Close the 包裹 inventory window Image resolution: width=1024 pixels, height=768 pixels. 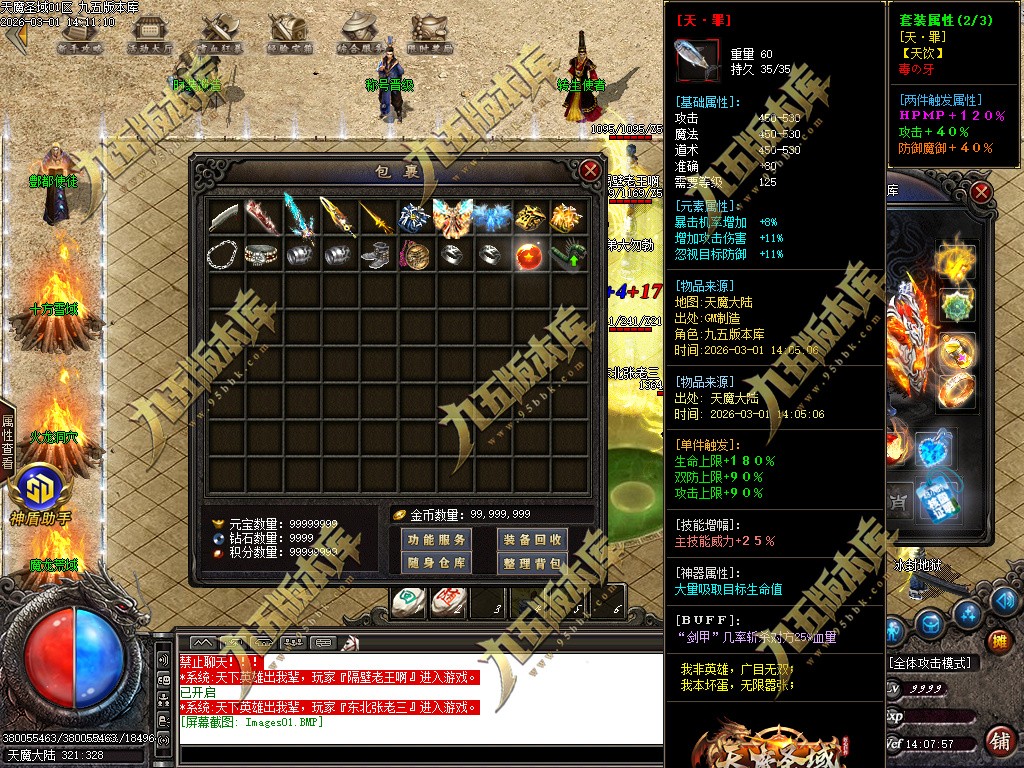click(591, 170)
